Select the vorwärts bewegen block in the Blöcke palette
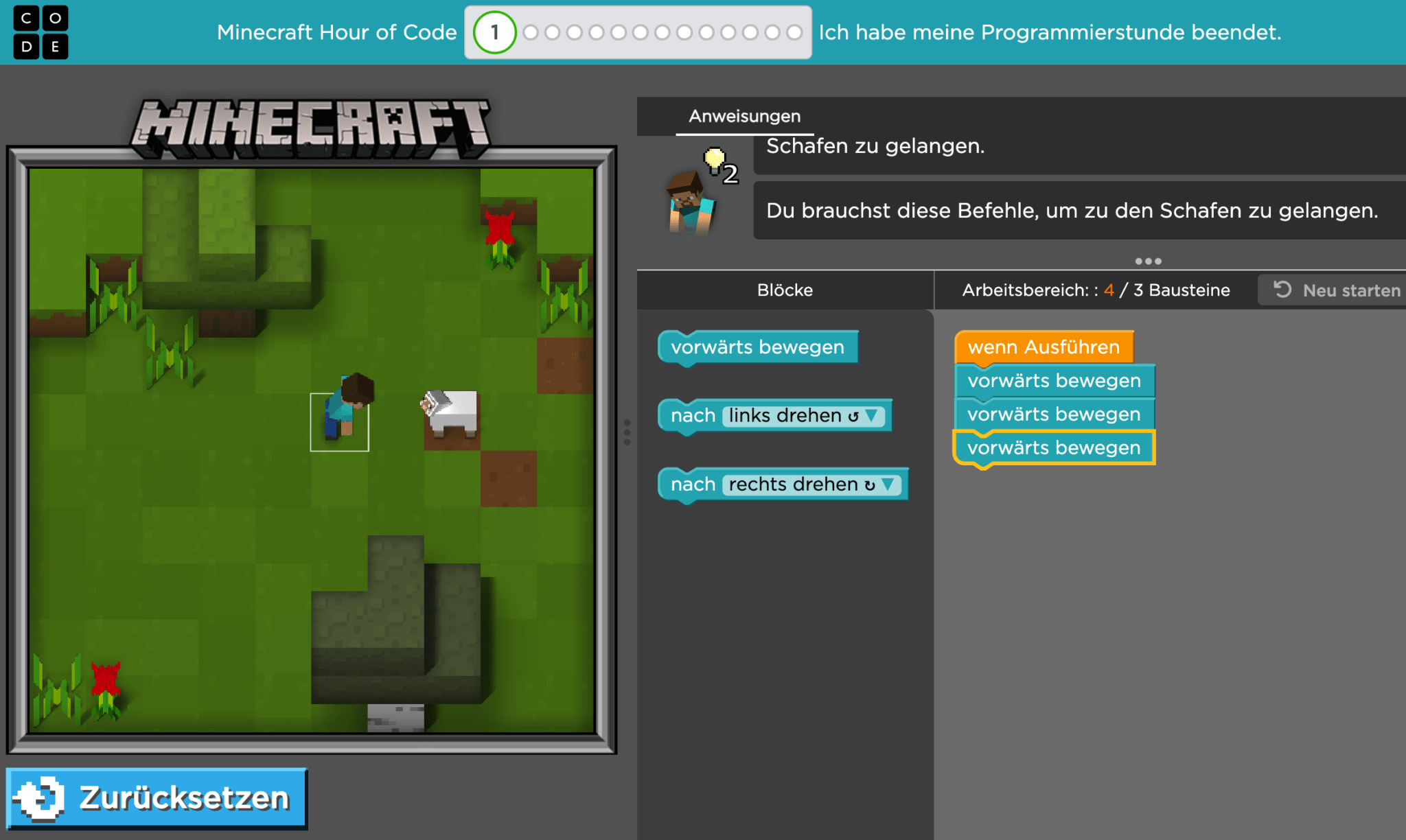 tap(758, 347)
